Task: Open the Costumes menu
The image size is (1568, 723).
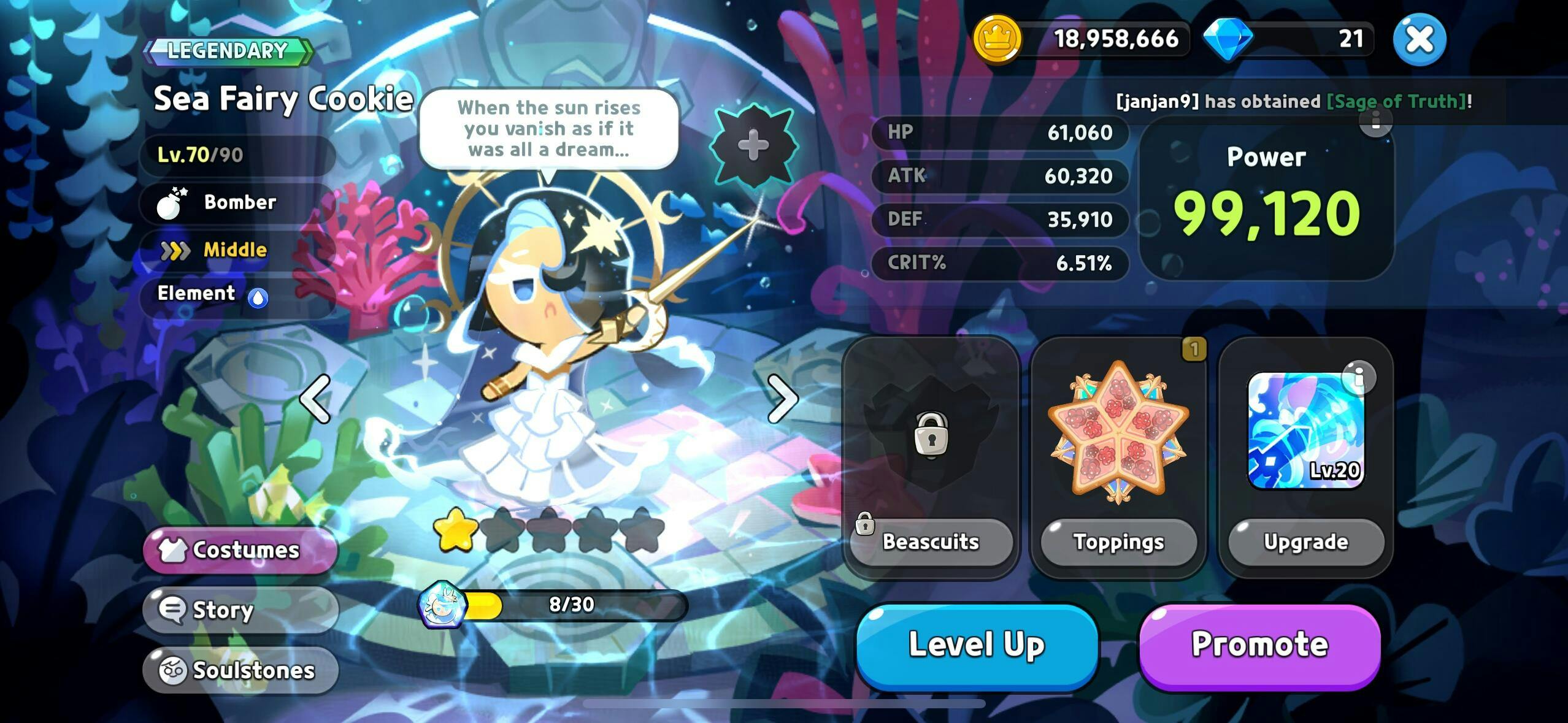Action: coord(240,549)
